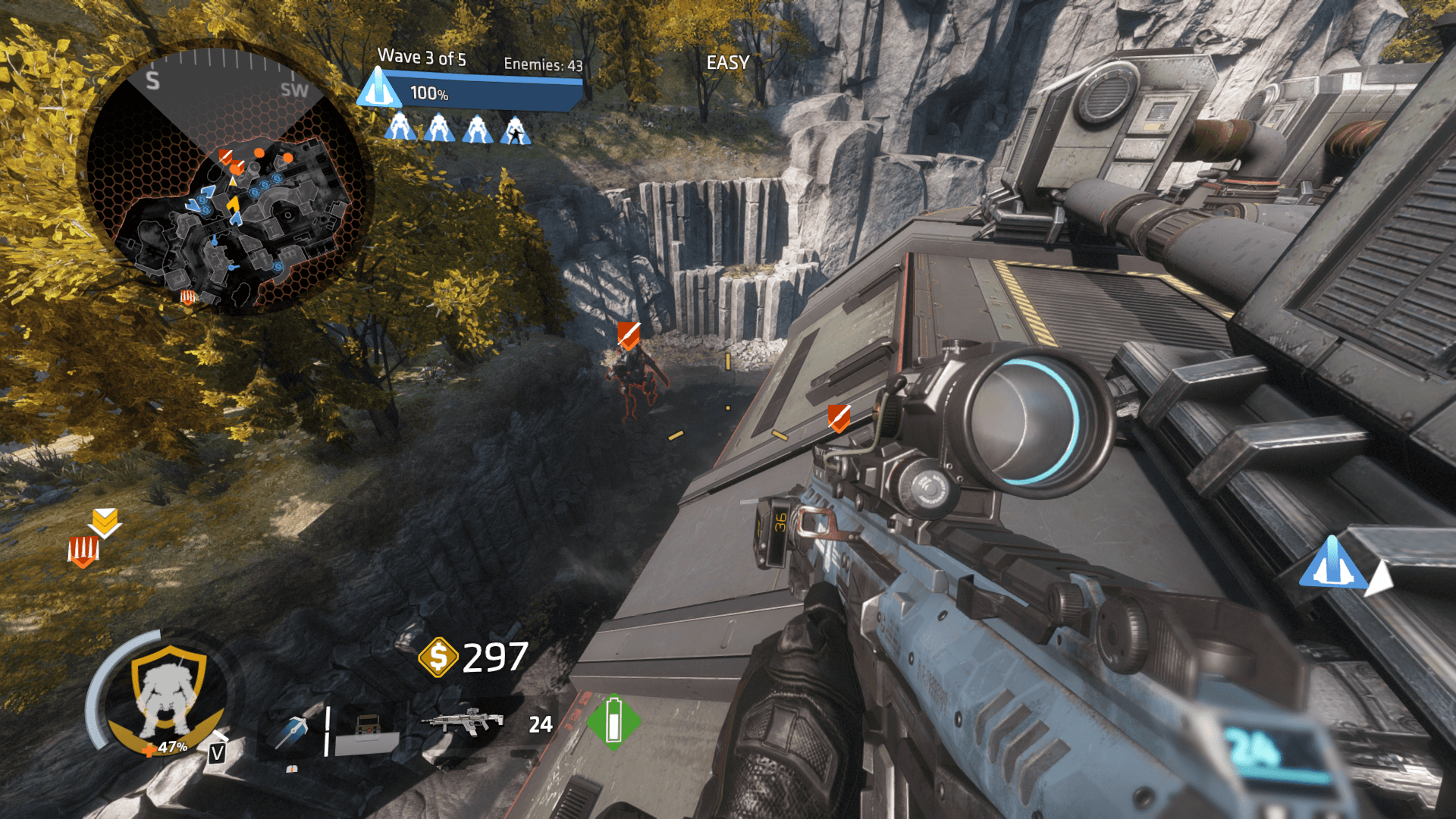Select the assault rifle weapon icon
Screen dimensions: 1456x819
[463, 721]
